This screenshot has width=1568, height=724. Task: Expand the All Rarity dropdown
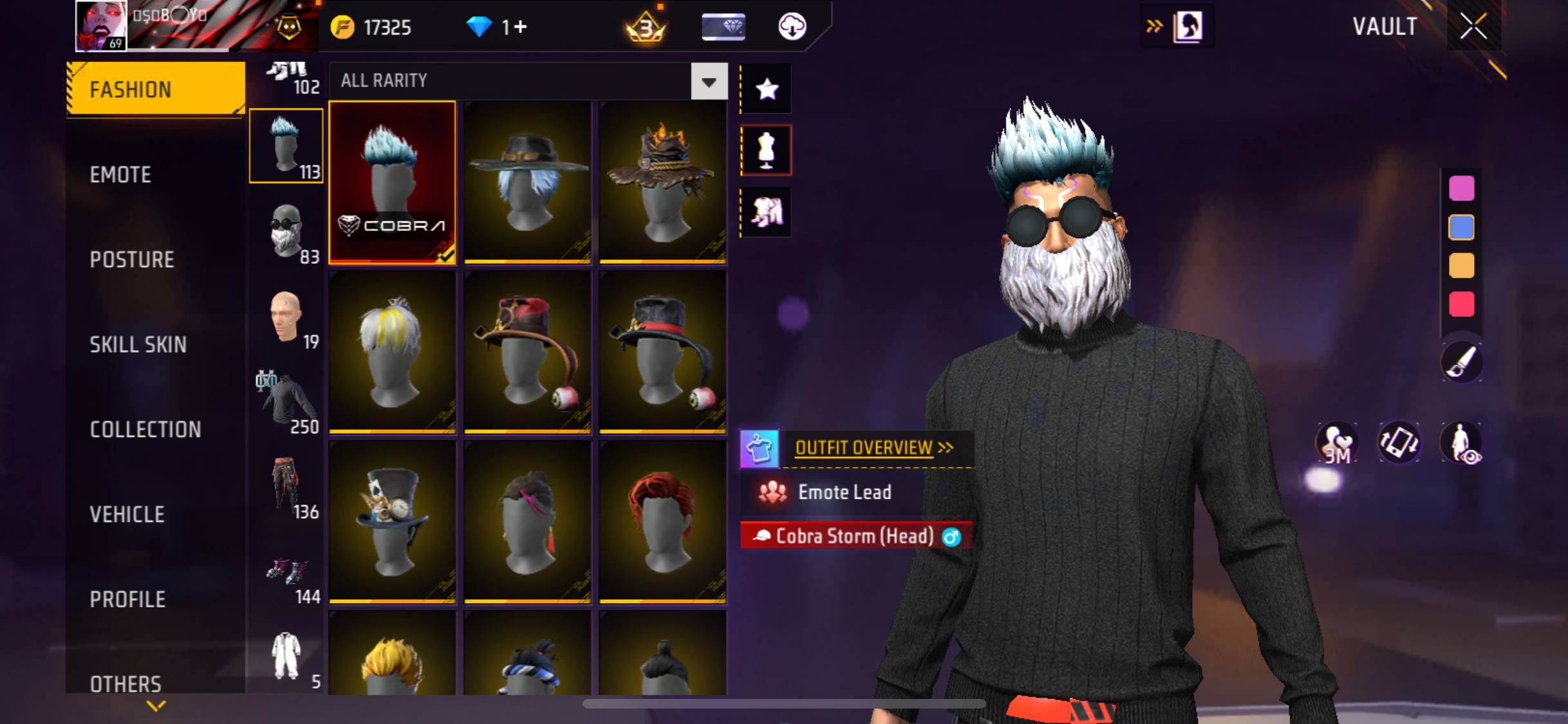coord(709,81)
